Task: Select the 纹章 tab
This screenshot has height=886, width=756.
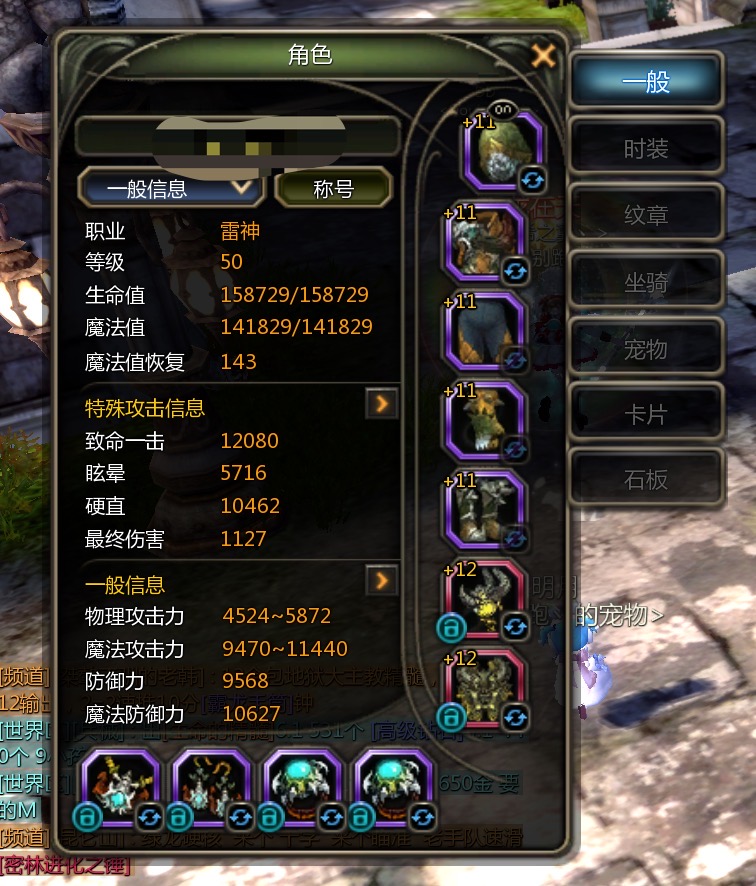Action: pos(646,215)
